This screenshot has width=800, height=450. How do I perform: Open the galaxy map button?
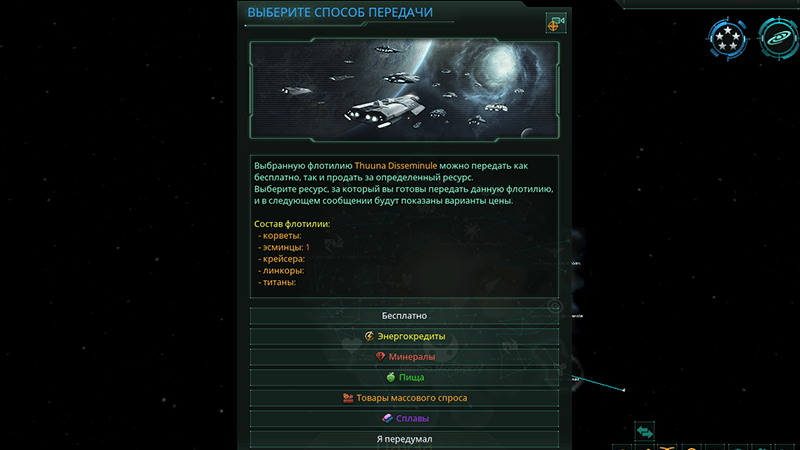[x=776, y=38]
